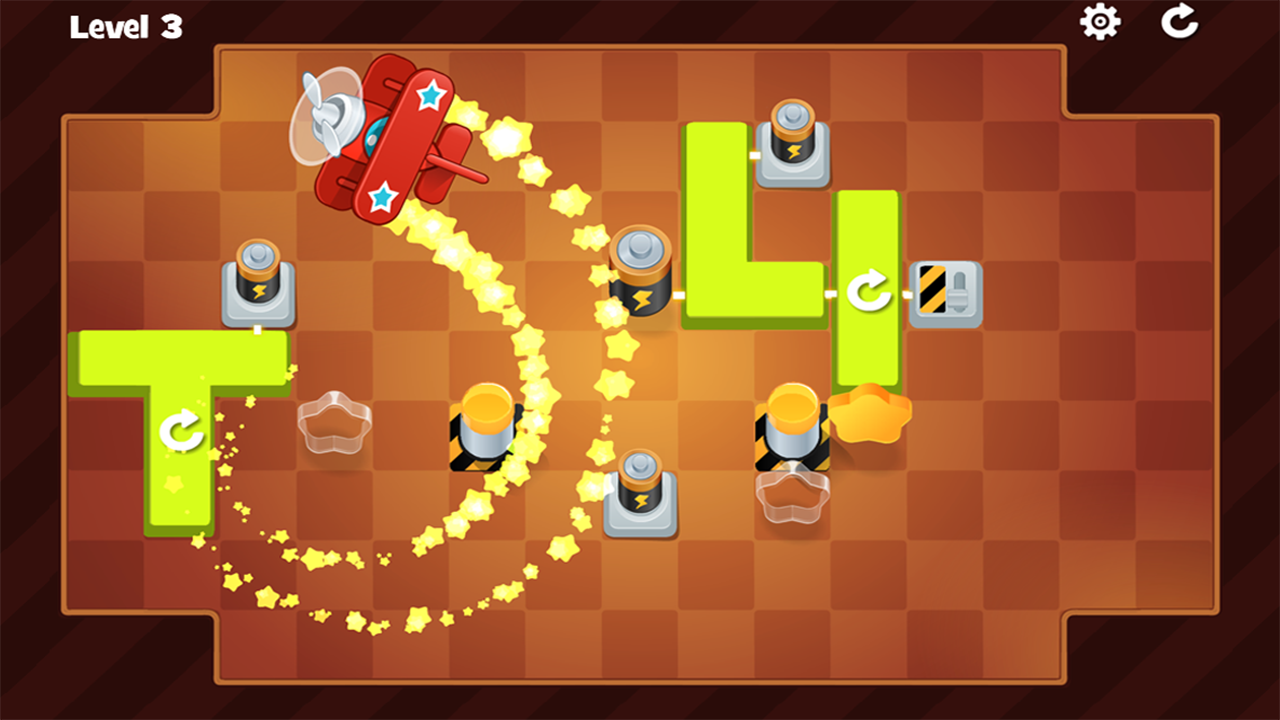Restart the level with the refresh arrow icon

pos(1180,23)
